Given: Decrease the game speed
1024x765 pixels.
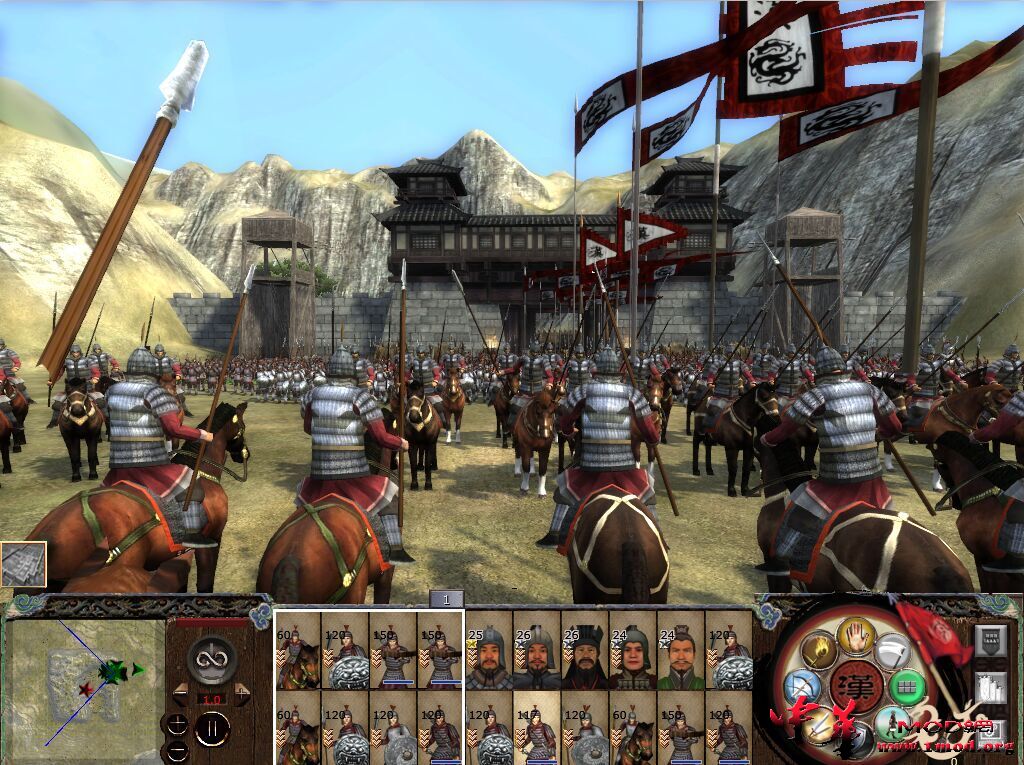Looking at the screenshot, I should click(x=181, y=692).
